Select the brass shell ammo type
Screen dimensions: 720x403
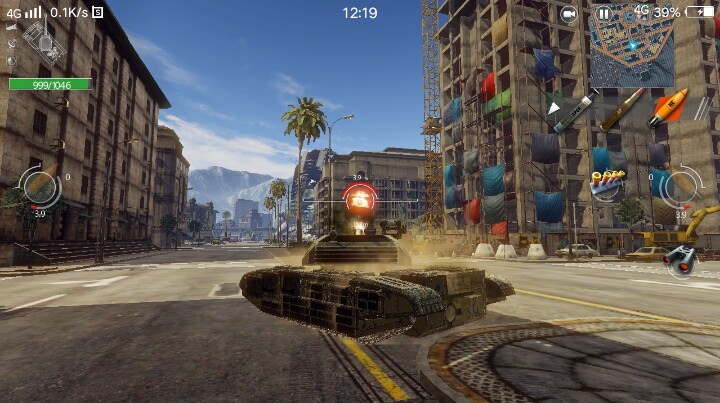coord(622,109)
